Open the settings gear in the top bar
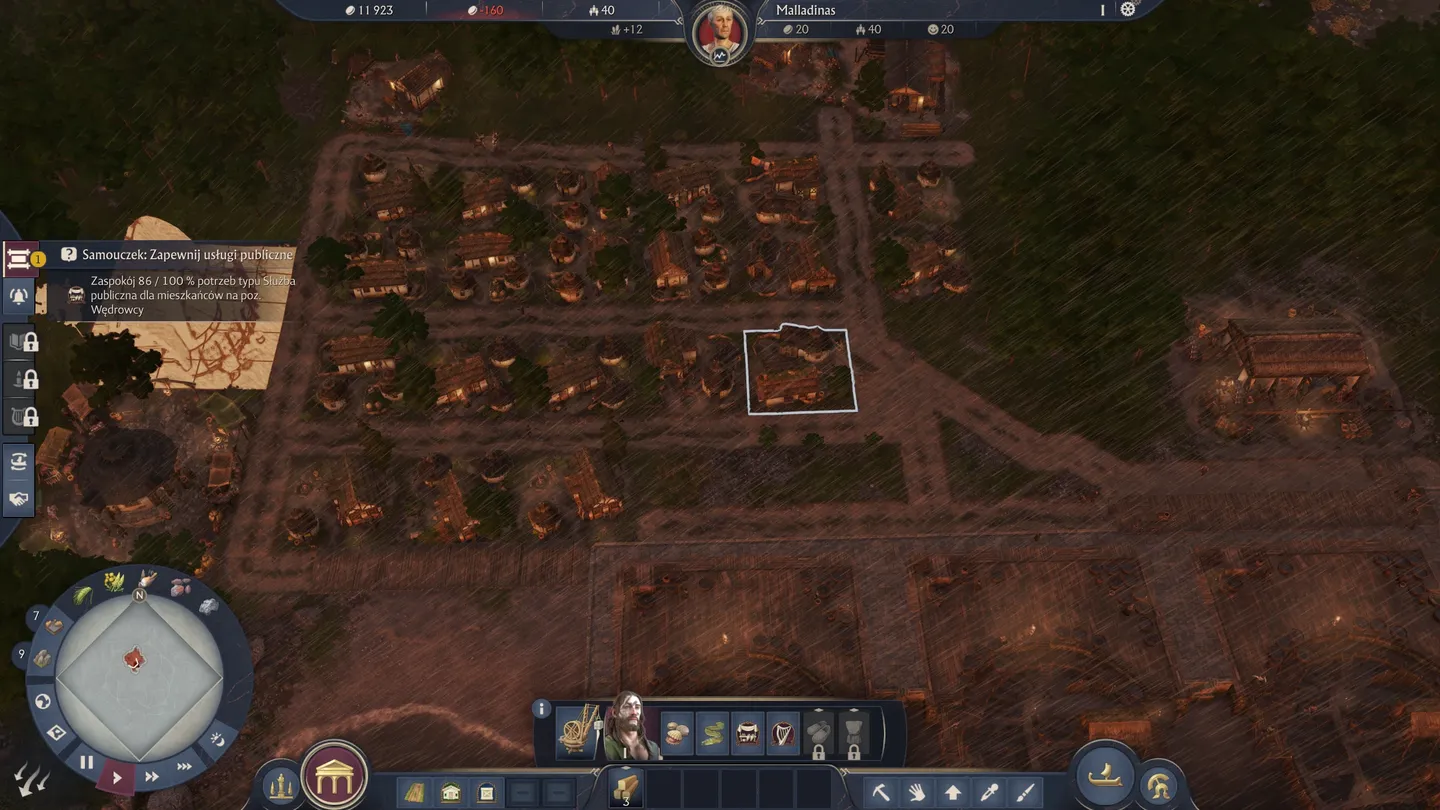The image size is (1440, 810). (1128, 10)
